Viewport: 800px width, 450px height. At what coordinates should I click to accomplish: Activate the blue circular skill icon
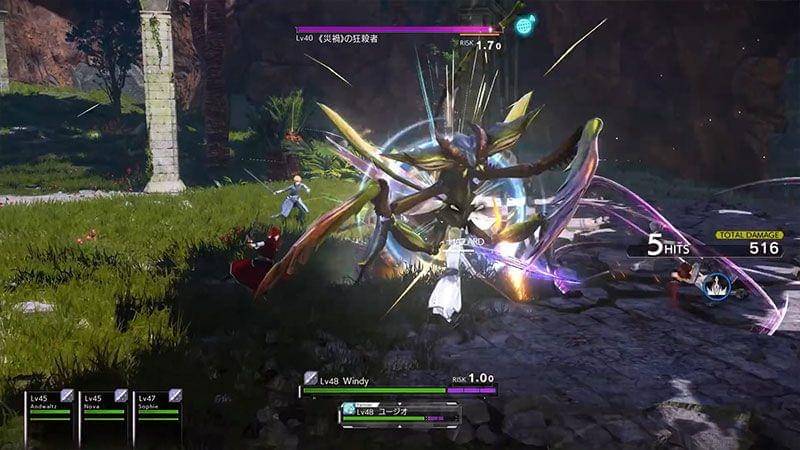coord(715,286)
